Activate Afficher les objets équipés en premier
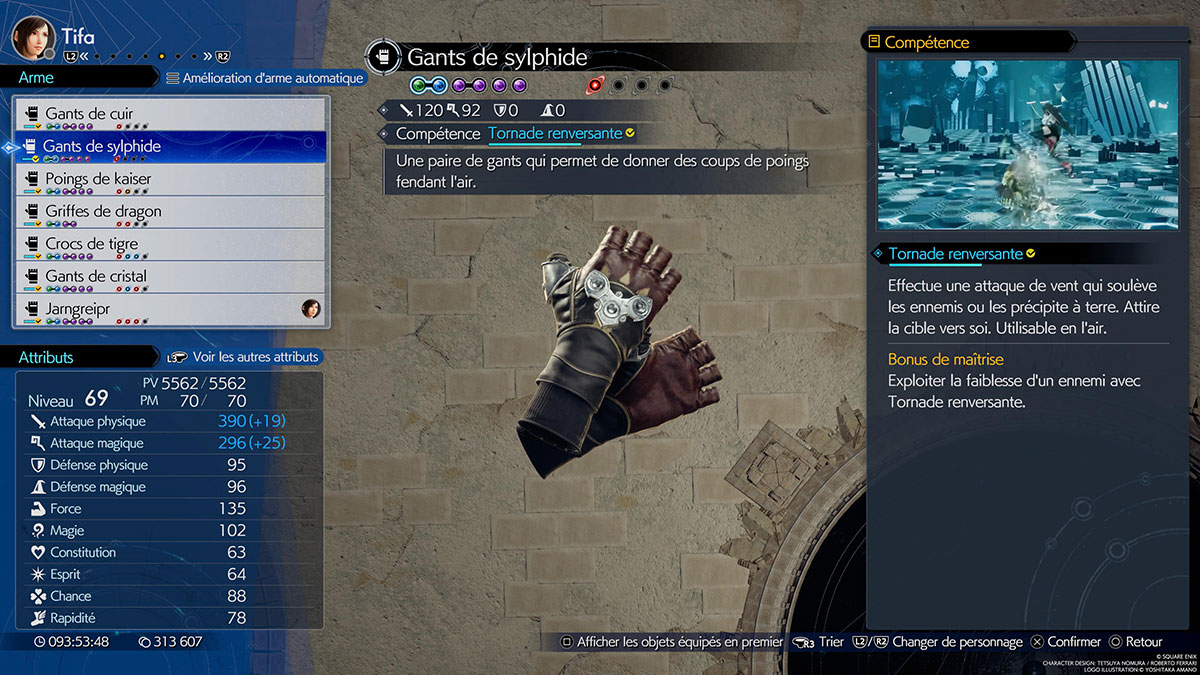This screenshot has width=1200, height=675. (672, 642)
